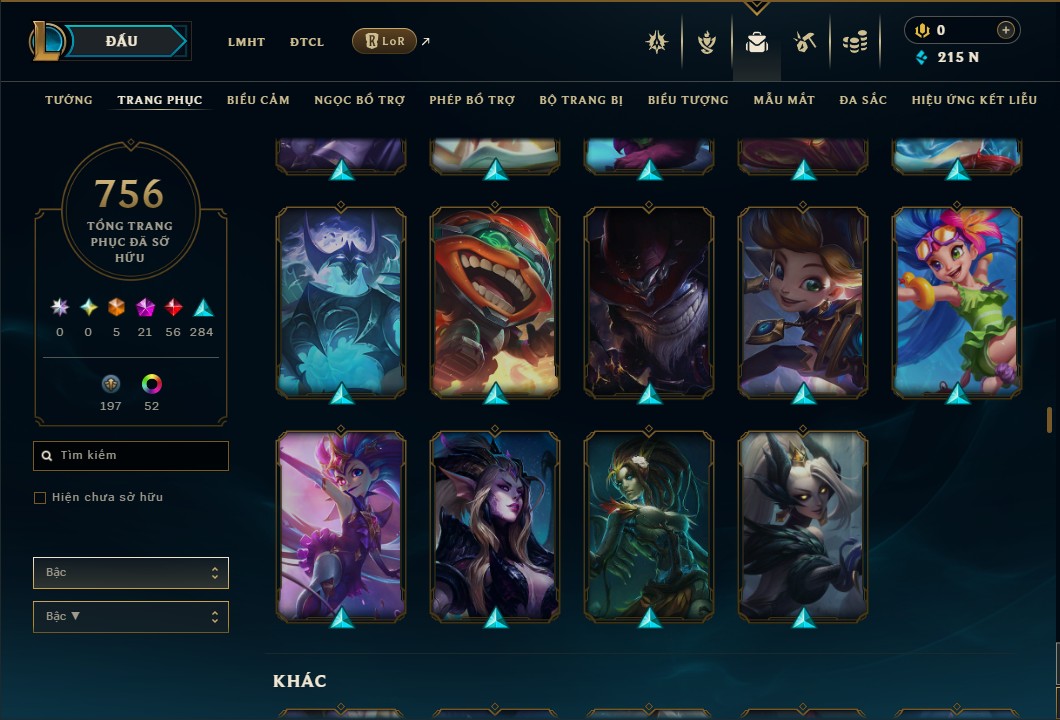Open the ĐTCL game mode link

[x=307, y=42]
